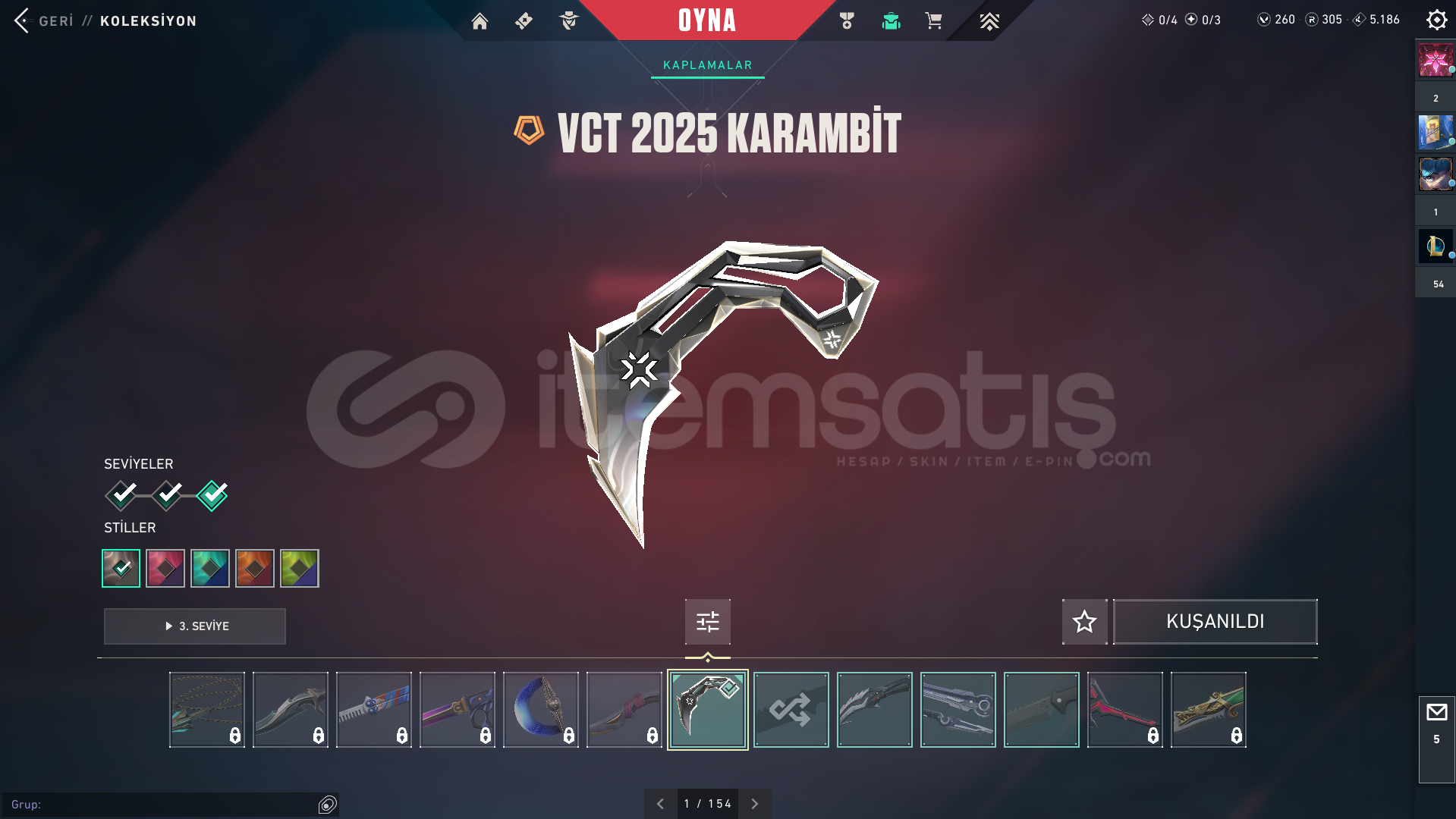Open the Agents tab icon
This screenshot has height=819, width=1456.
coord(568,20)
